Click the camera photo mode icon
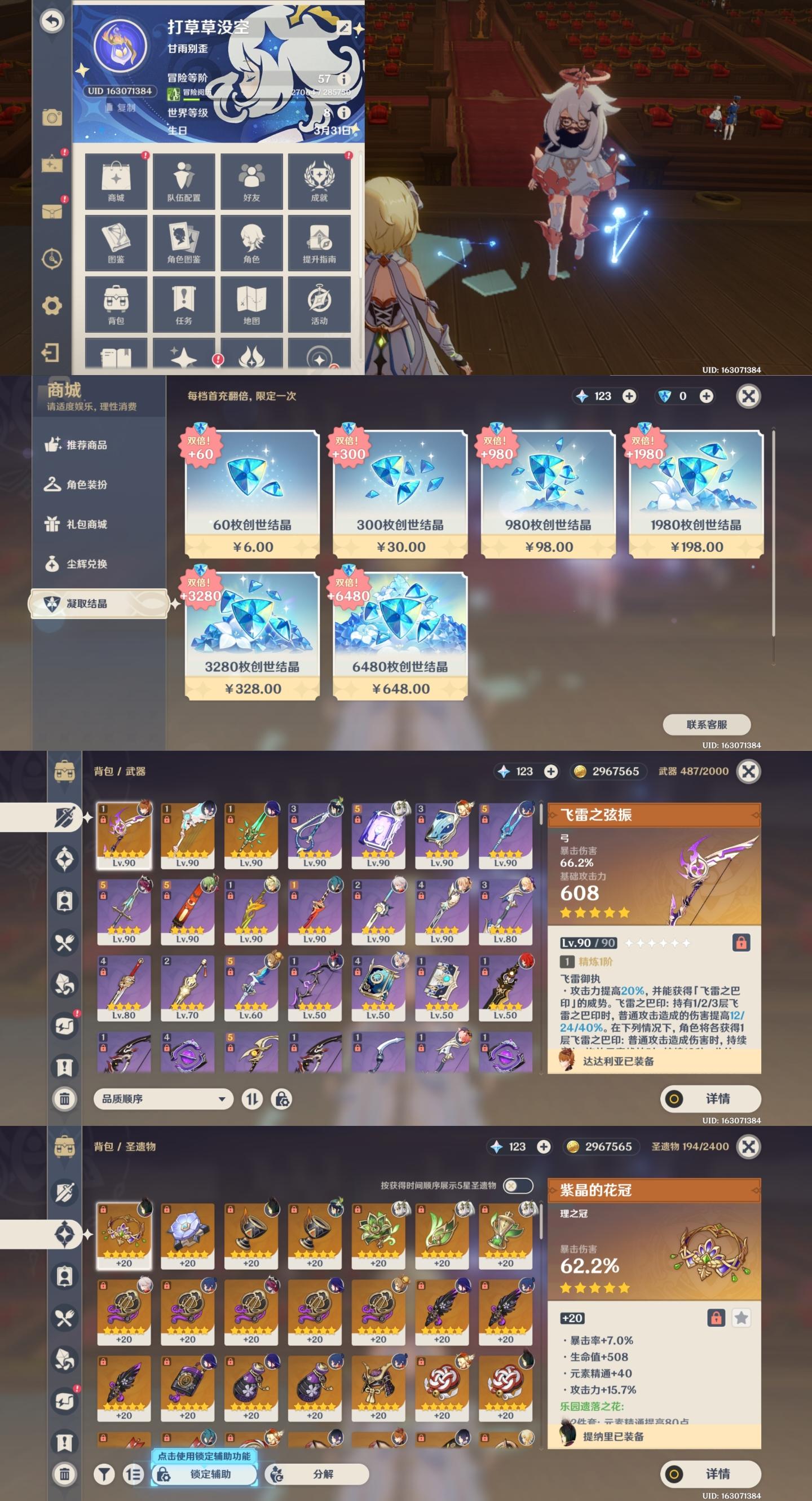Viewport: 812px width, 1501px height. (52, 118)
